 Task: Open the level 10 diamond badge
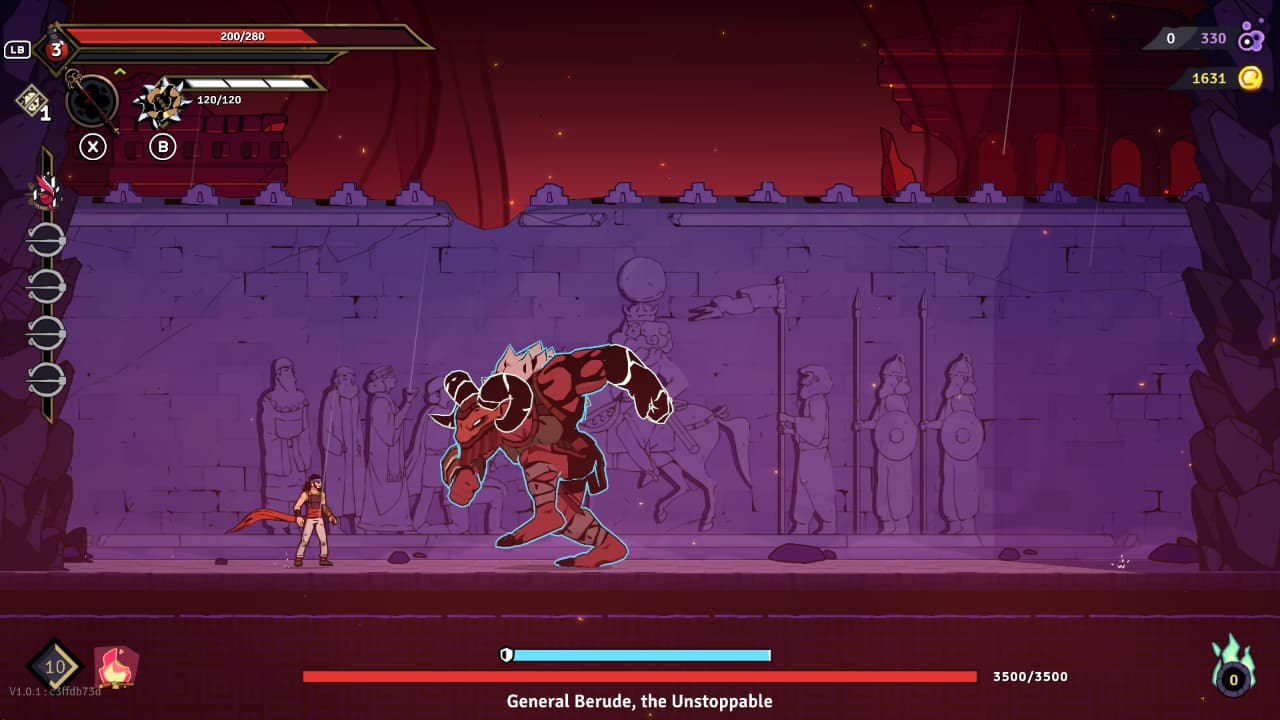(54, 666)
